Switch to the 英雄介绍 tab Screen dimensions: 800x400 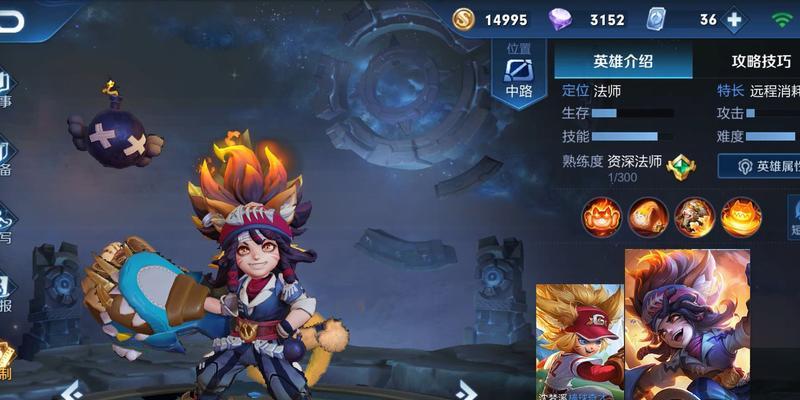click(622, 60)
